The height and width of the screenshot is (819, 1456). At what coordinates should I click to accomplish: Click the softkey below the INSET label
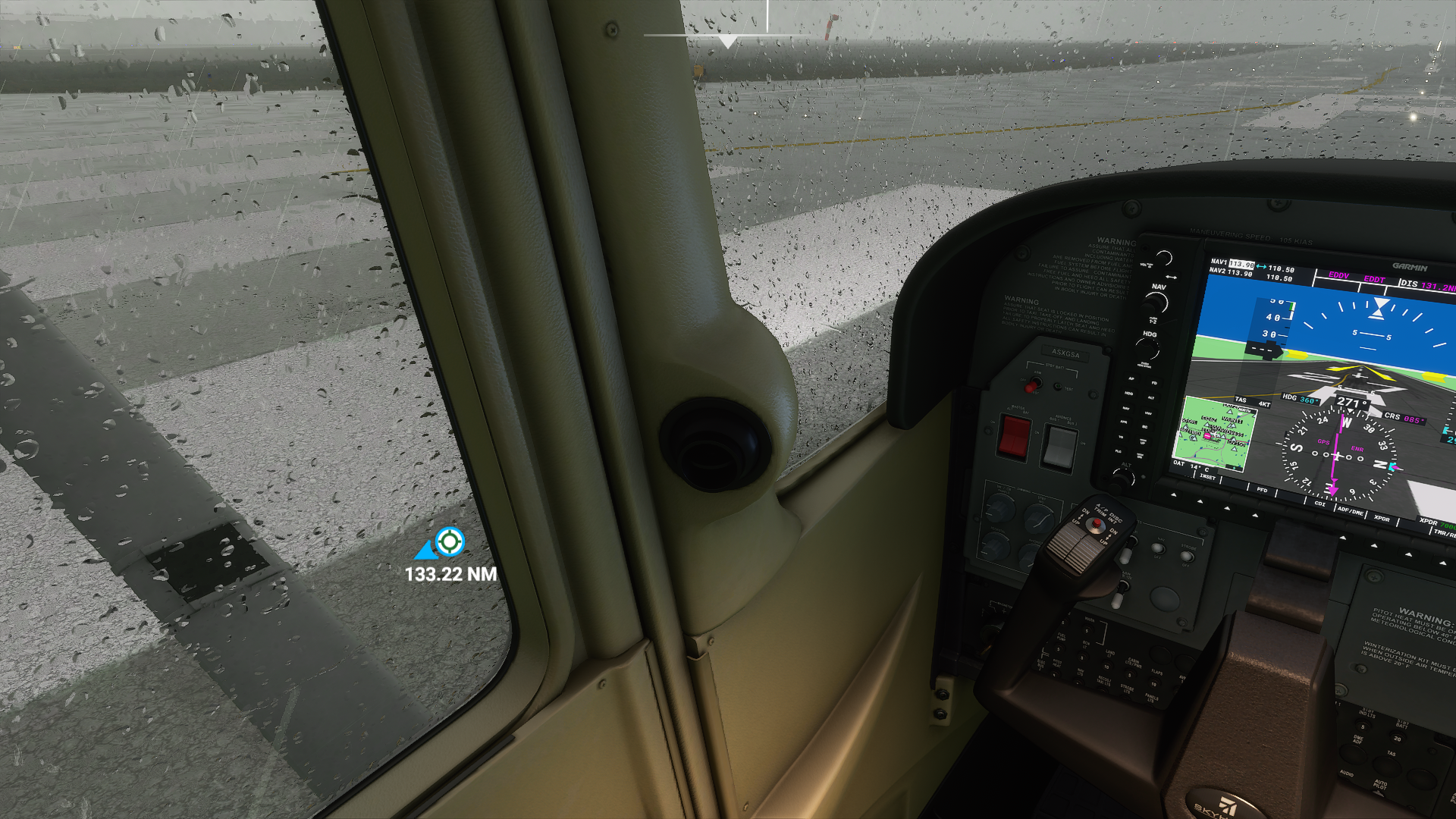(x=1200, y=501)
